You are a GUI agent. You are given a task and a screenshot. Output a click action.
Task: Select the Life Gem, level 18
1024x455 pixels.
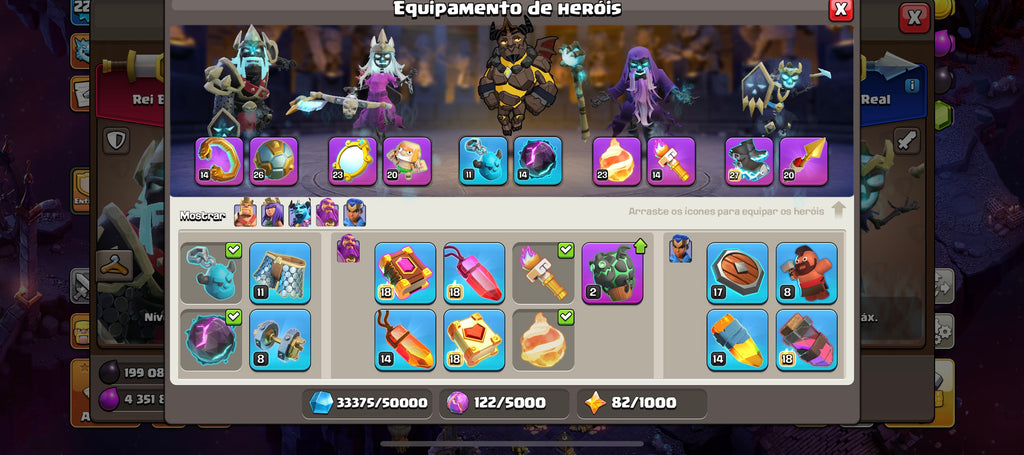tap(475, 273)
